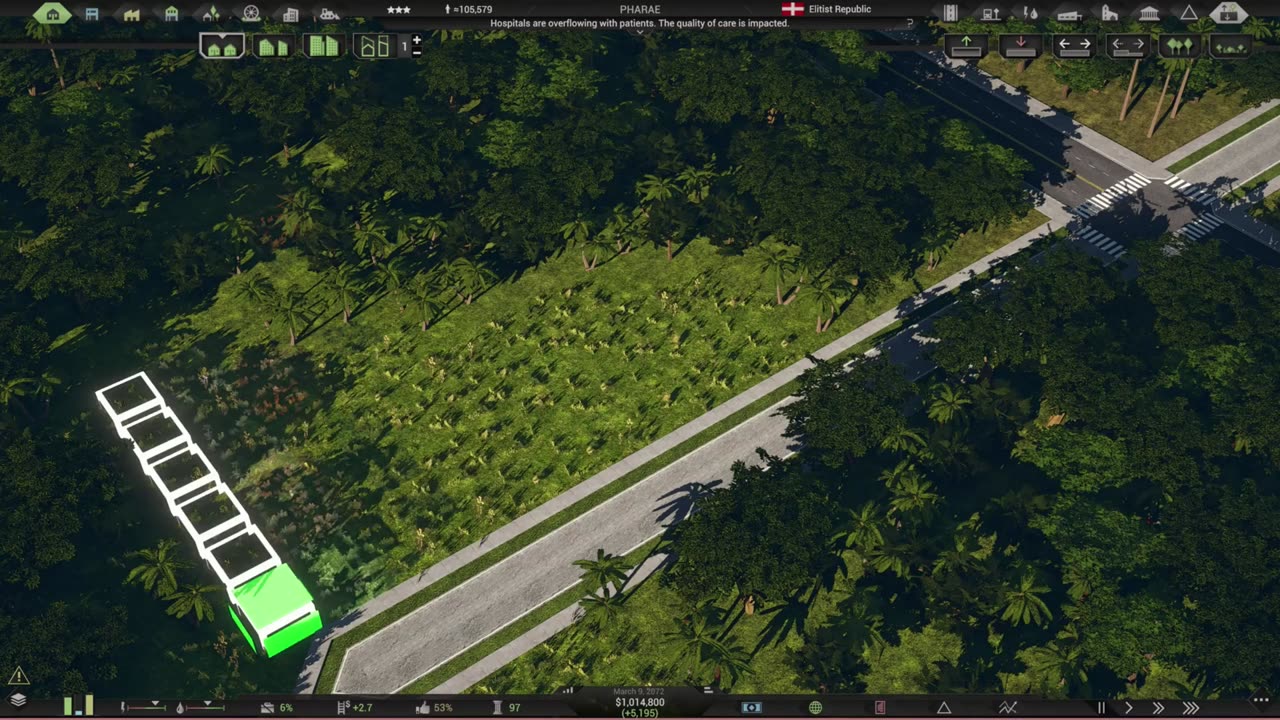This screenshot has width=1280, height=720.
Task: Open the three-dots options menu
Action: click(x=1260, y=700)
